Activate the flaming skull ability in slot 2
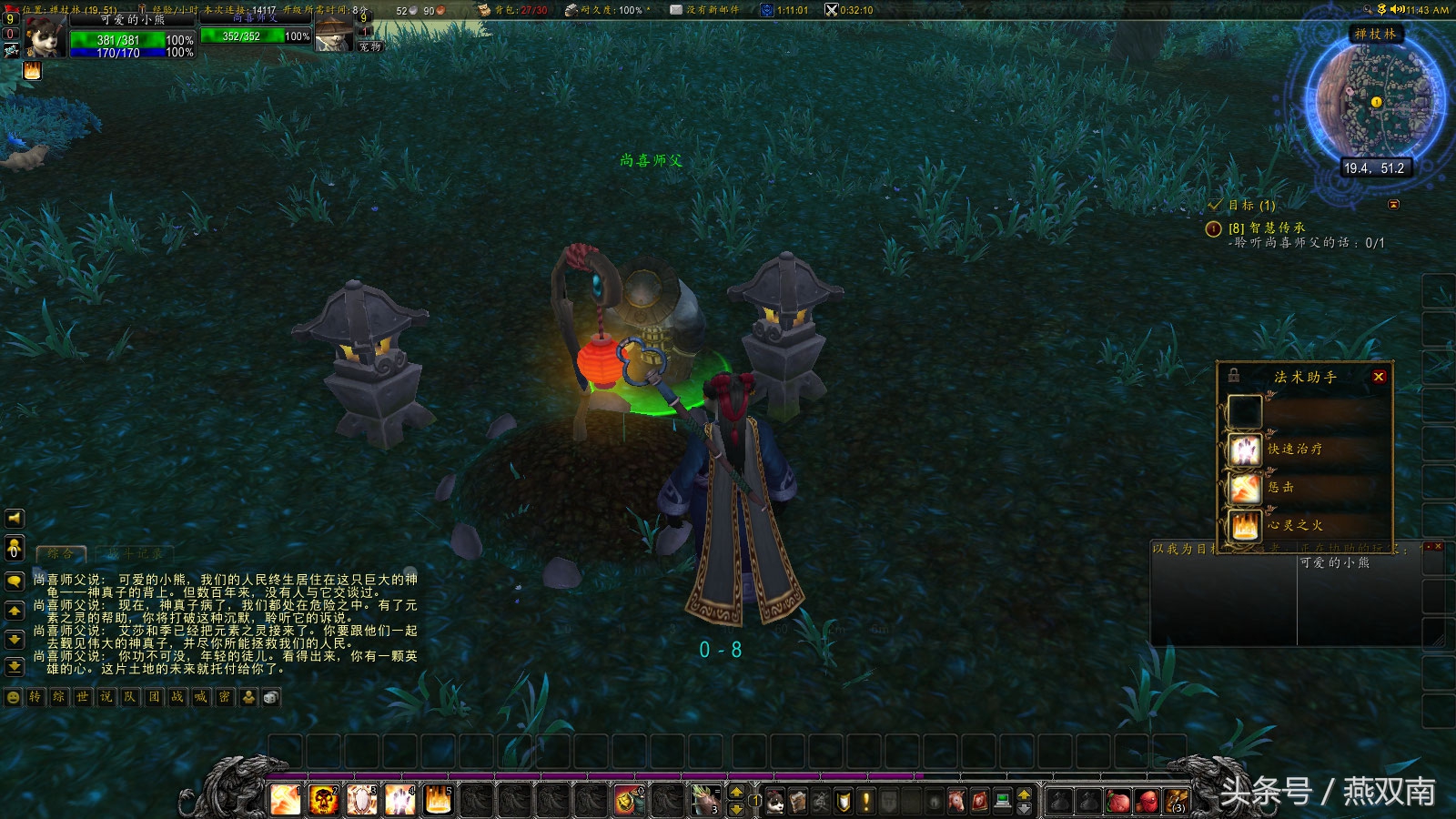 tap(323, 800)
